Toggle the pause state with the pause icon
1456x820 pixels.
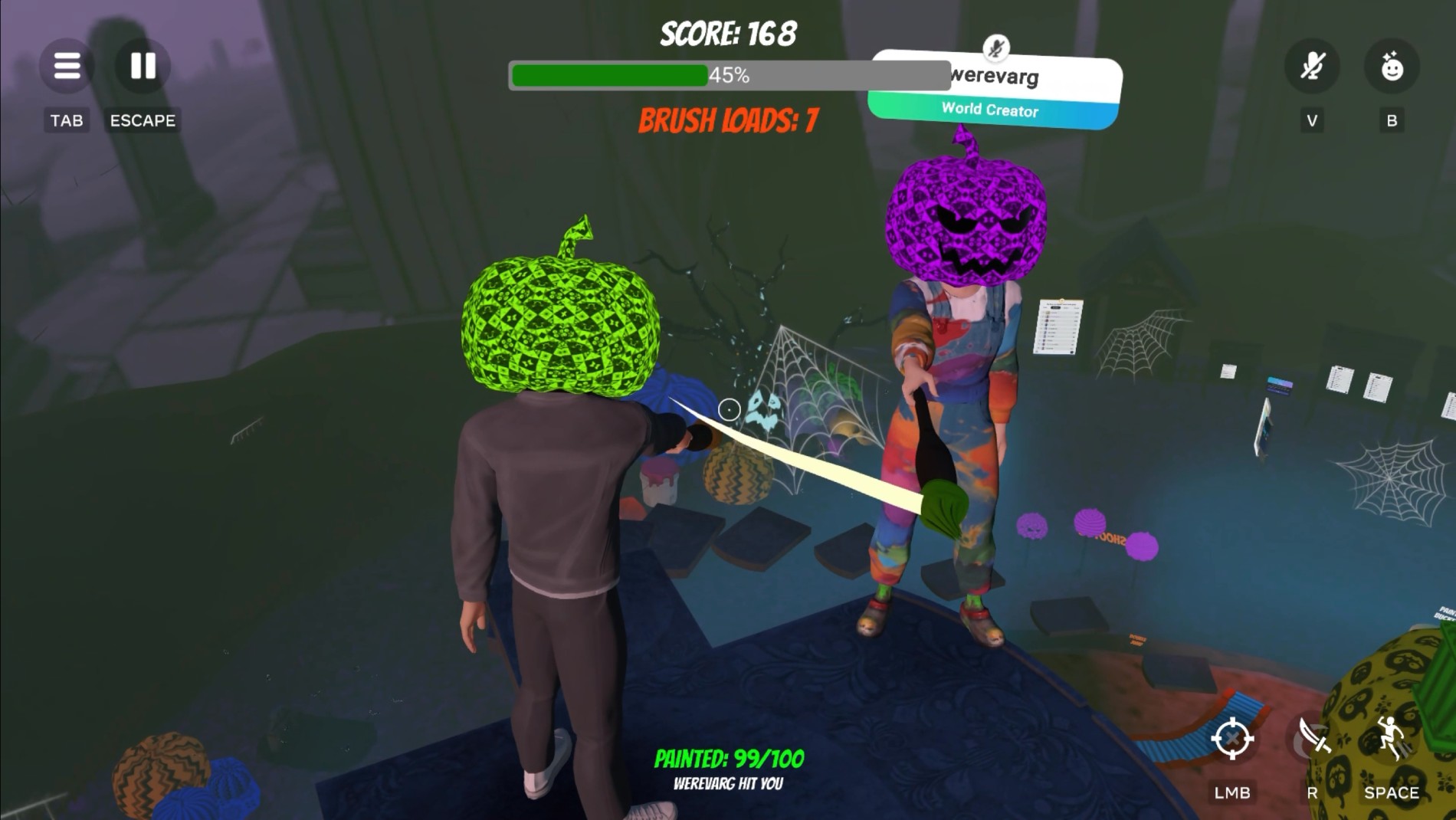pyautogui.click(x=142, y=67)
